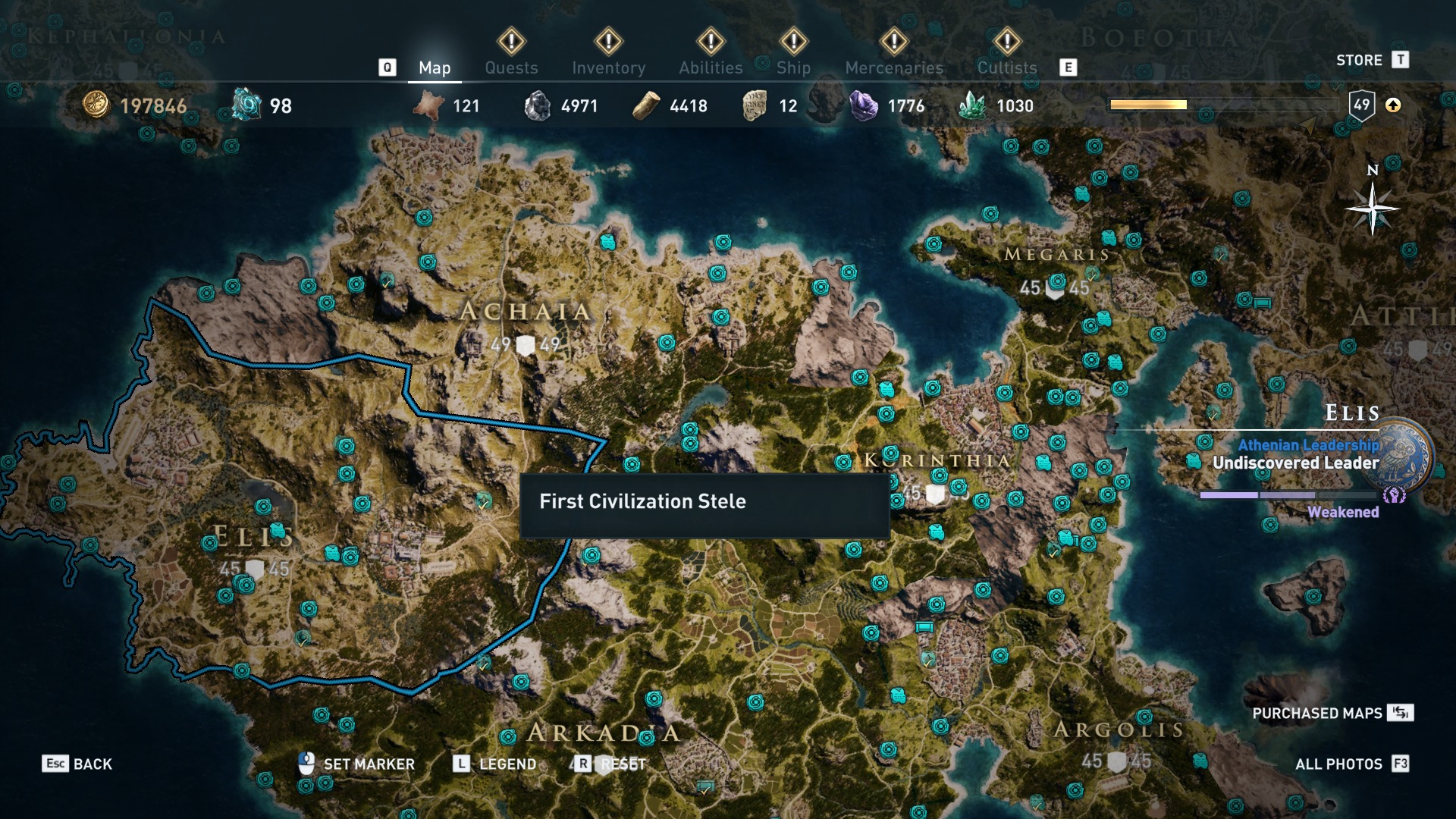This screenshot has height=819, width=1456.
Task: Open the Inventory tab
Action: tap(608, 67)
